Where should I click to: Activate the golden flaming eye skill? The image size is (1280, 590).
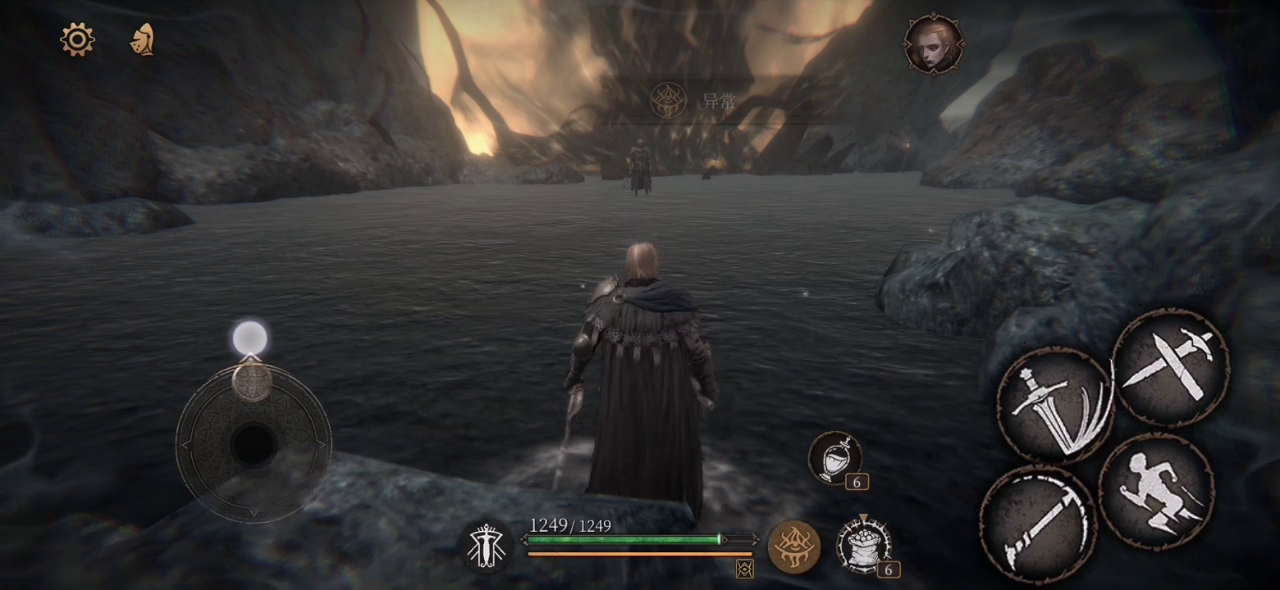click(x=794, y=546)
